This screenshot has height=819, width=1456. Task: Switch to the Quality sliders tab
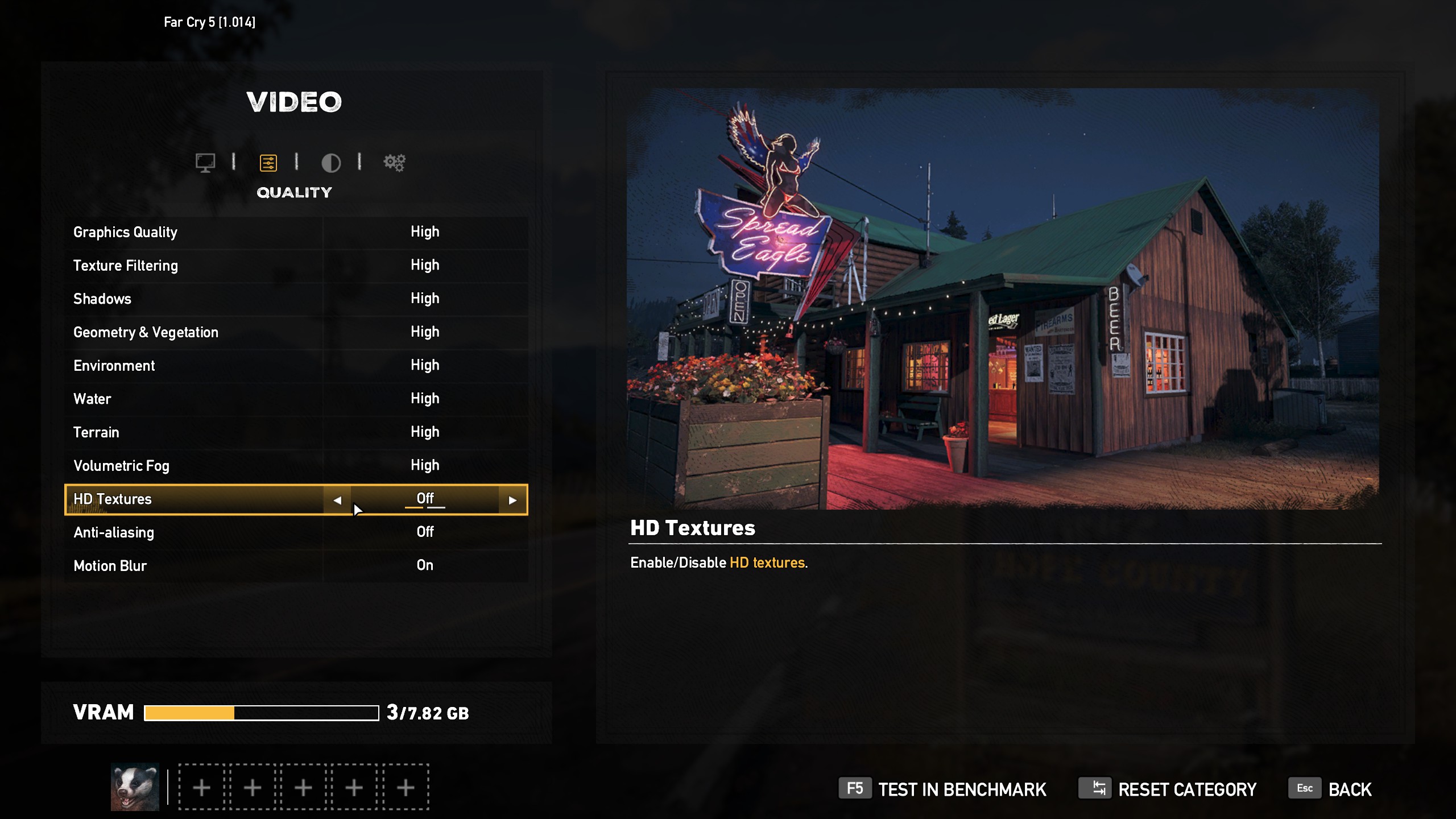268,163
